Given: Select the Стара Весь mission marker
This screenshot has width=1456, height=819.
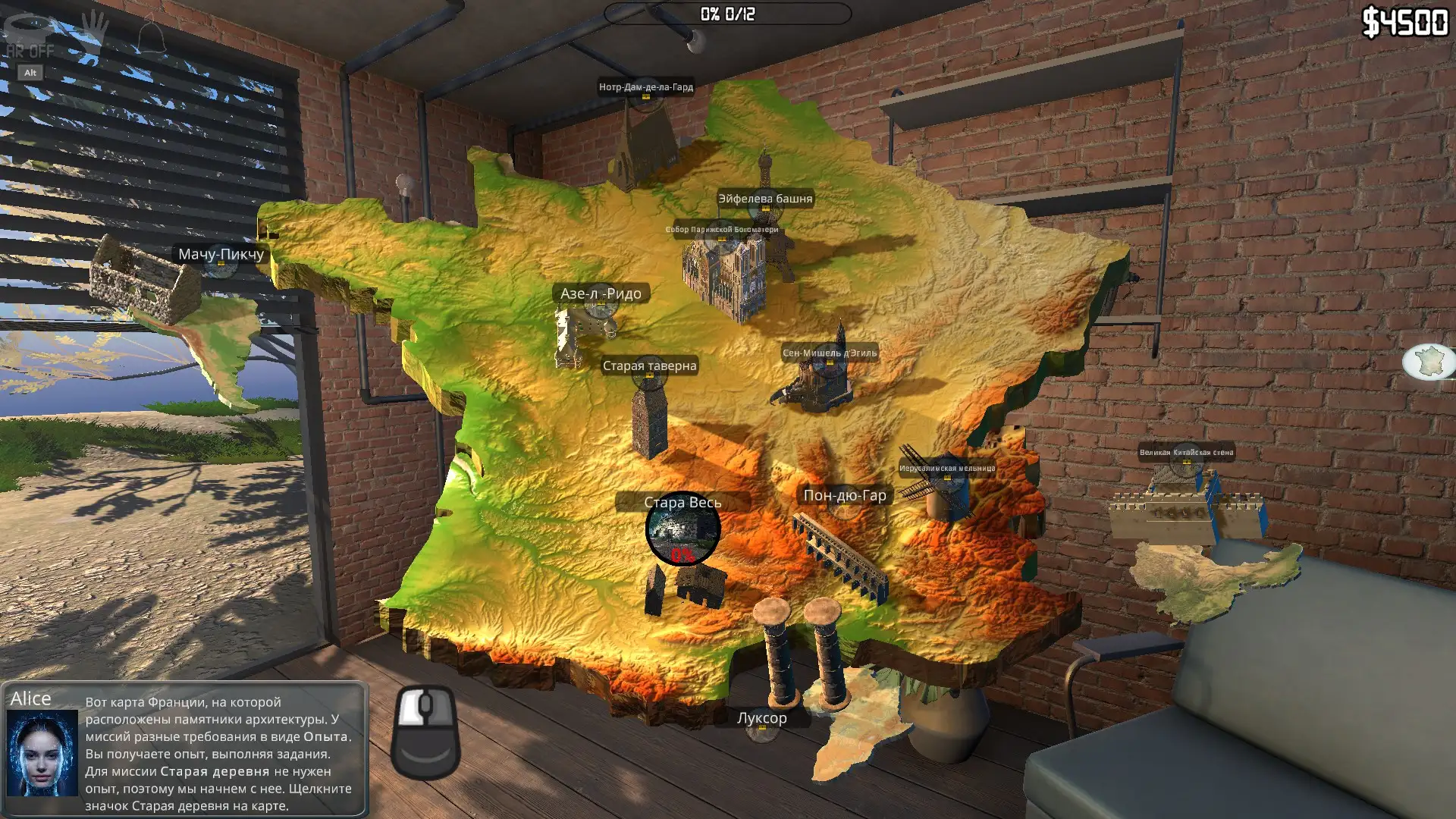Looking at the screenshot, I should point(682,529).
